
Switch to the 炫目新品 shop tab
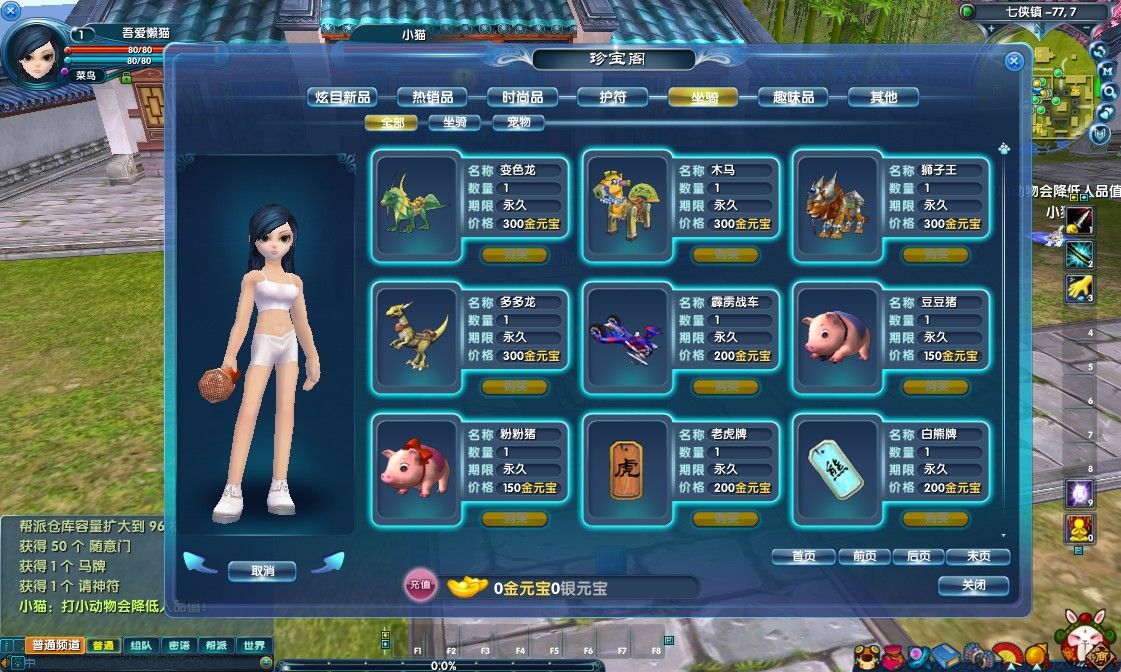click(342, 97)
